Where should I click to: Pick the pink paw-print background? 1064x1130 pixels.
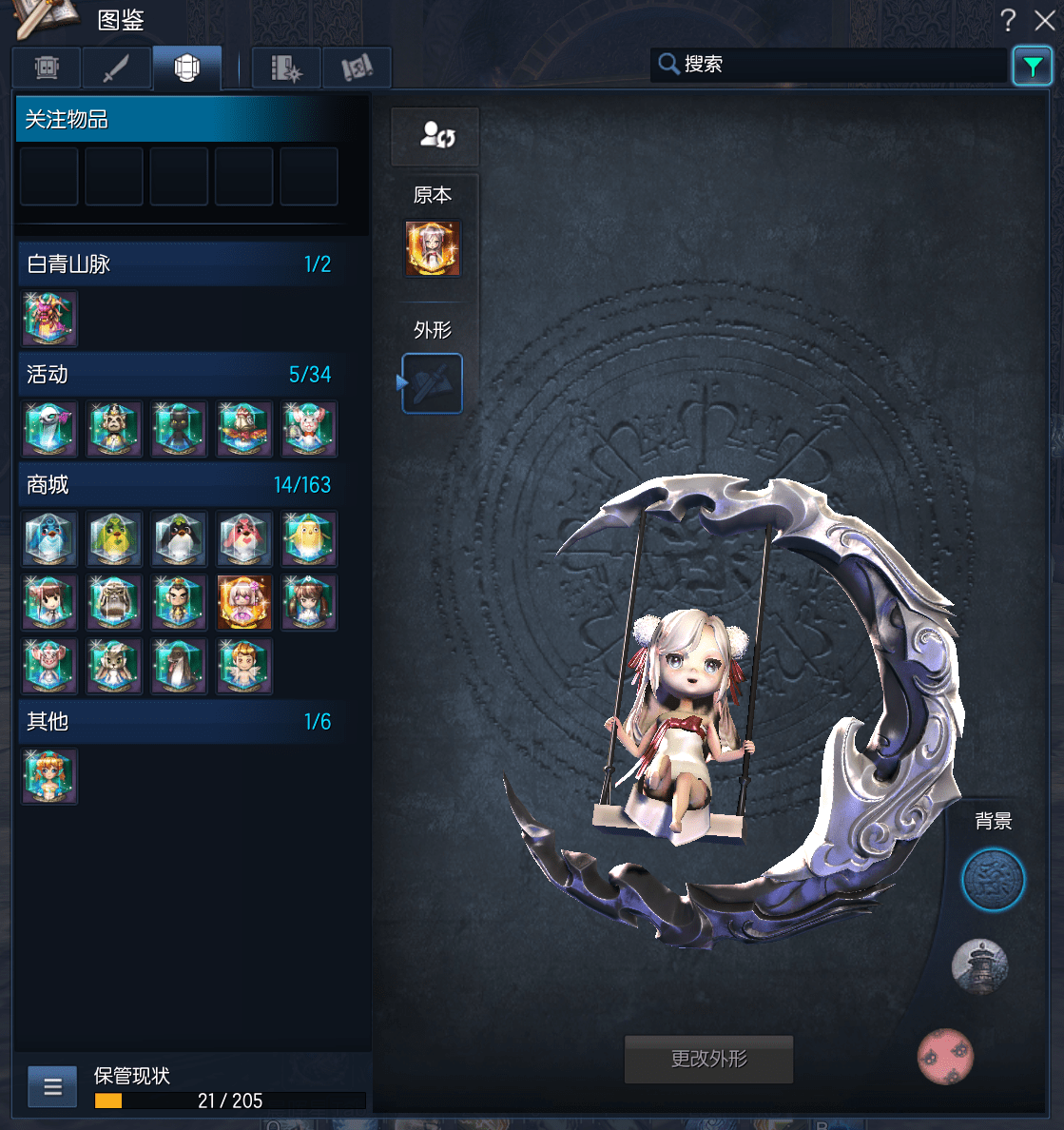945,1057
